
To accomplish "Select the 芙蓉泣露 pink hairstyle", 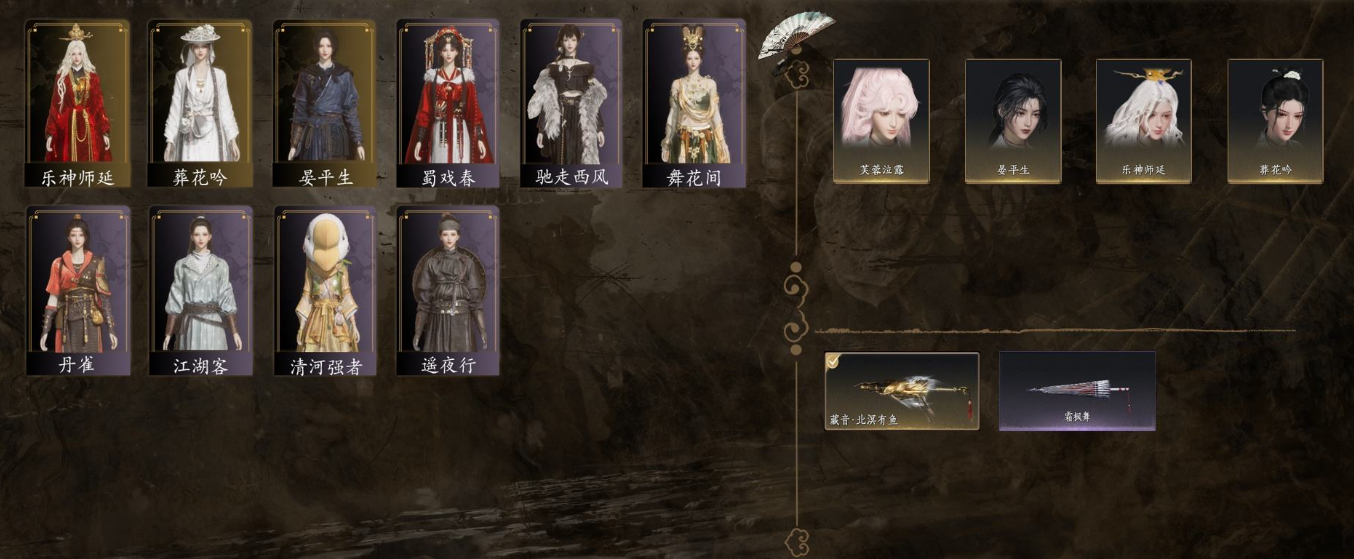I will pos(881,120).
